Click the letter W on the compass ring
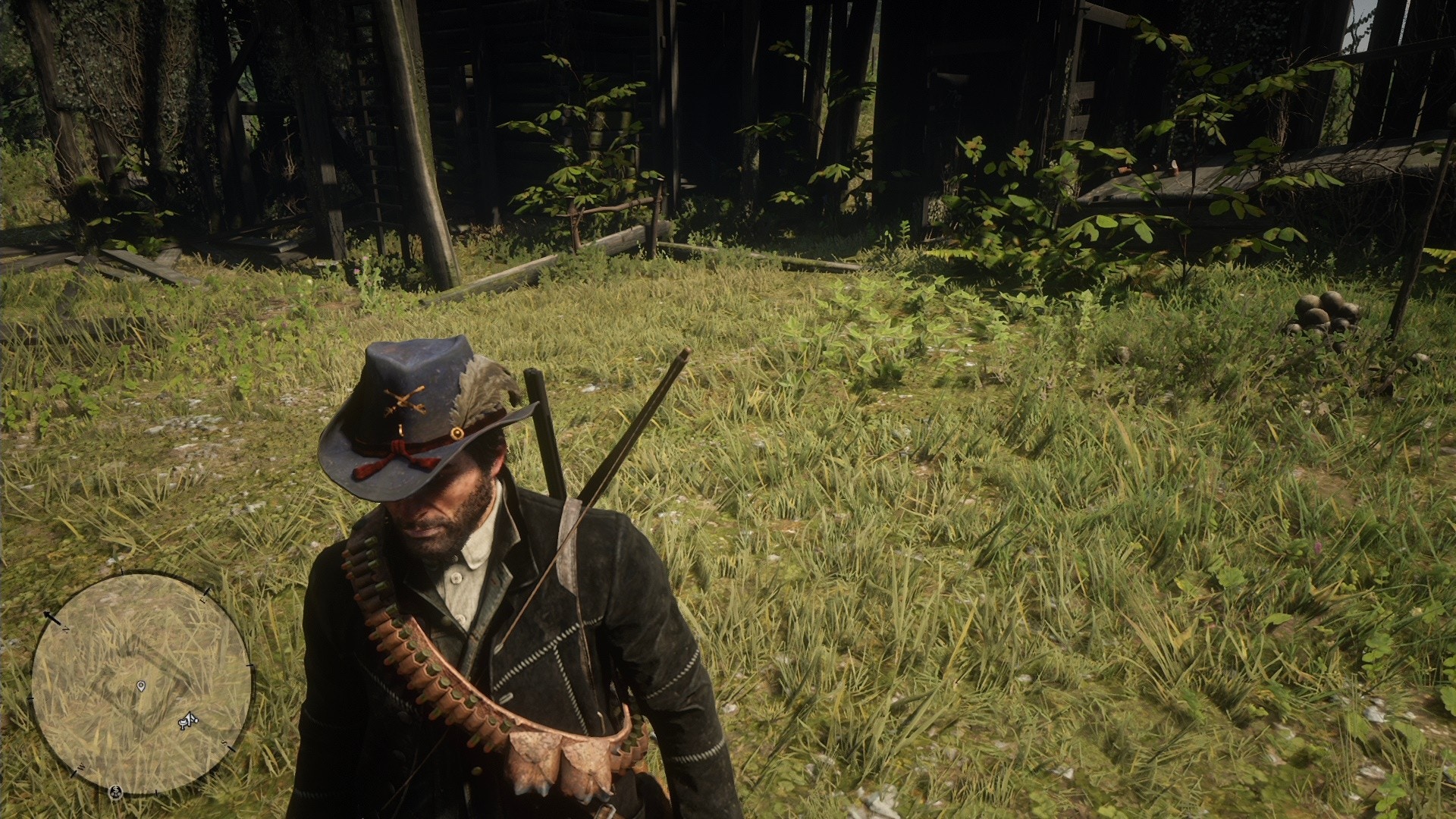The height and width of the screenshot is (819, 1456). 82,766
